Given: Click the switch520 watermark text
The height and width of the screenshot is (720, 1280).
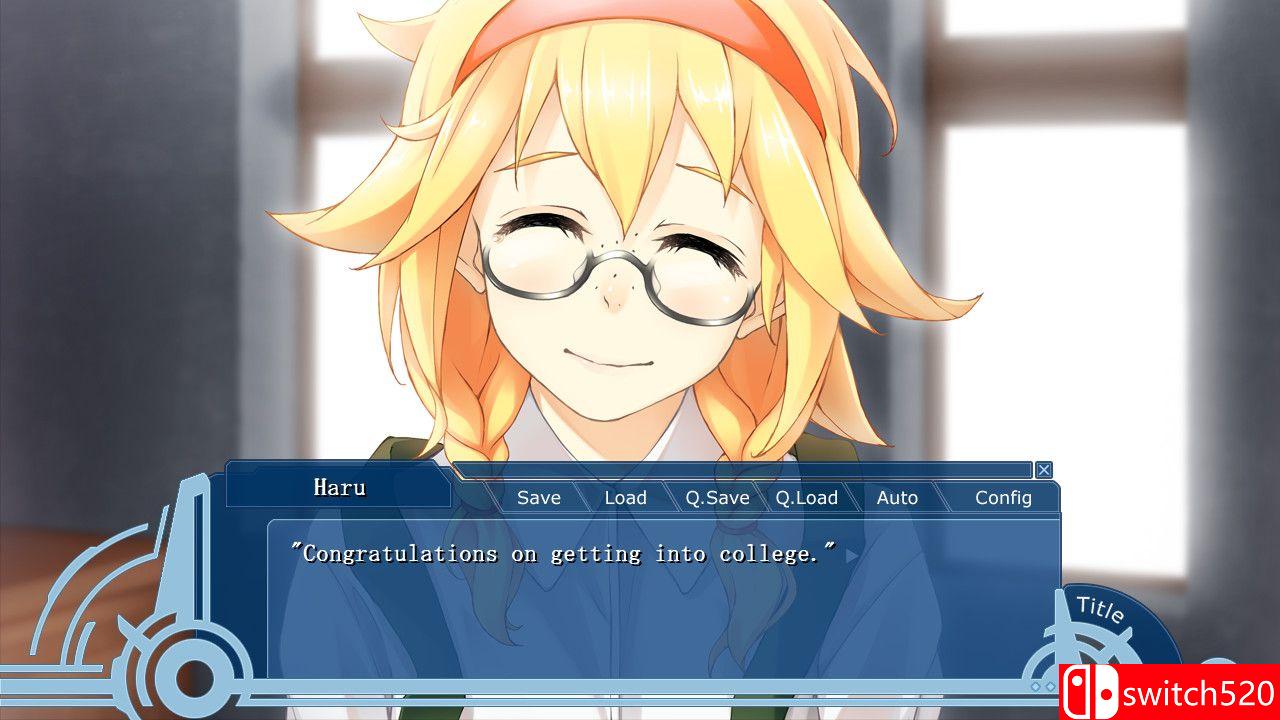Looking at the screenshot, I should [x=1196, y=692].
